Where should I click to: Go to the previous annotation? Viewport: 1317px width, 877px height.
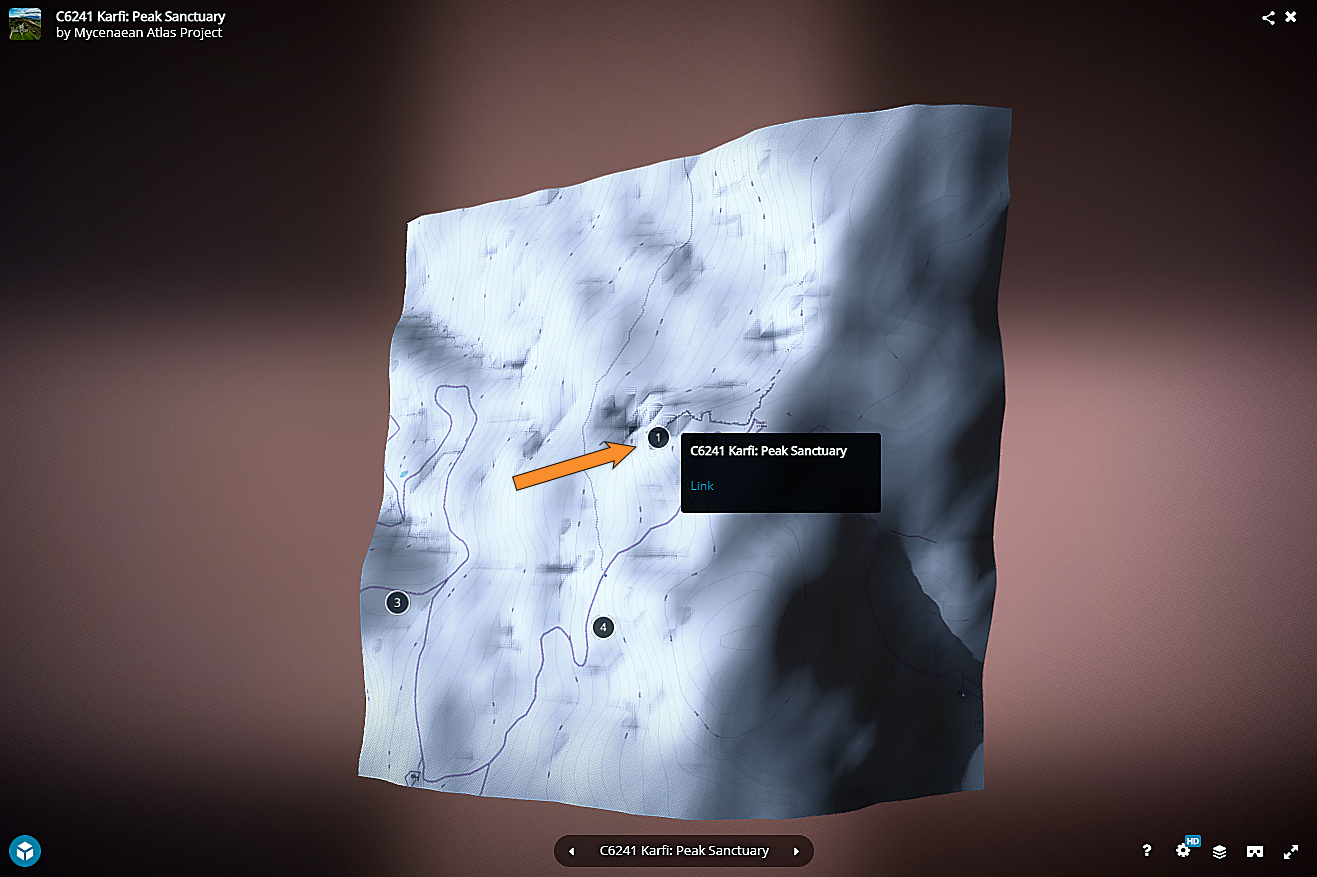571,851
